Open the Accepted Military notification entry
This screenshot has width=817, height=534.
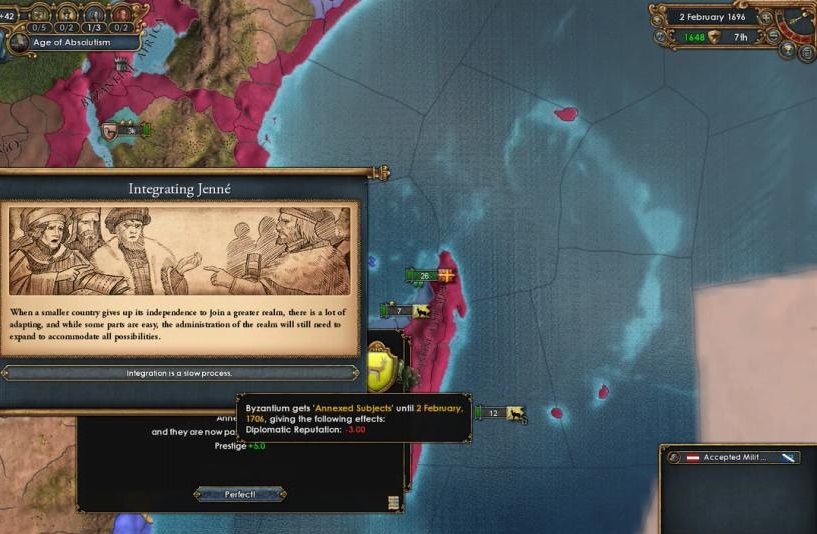(x=735, y=457)
